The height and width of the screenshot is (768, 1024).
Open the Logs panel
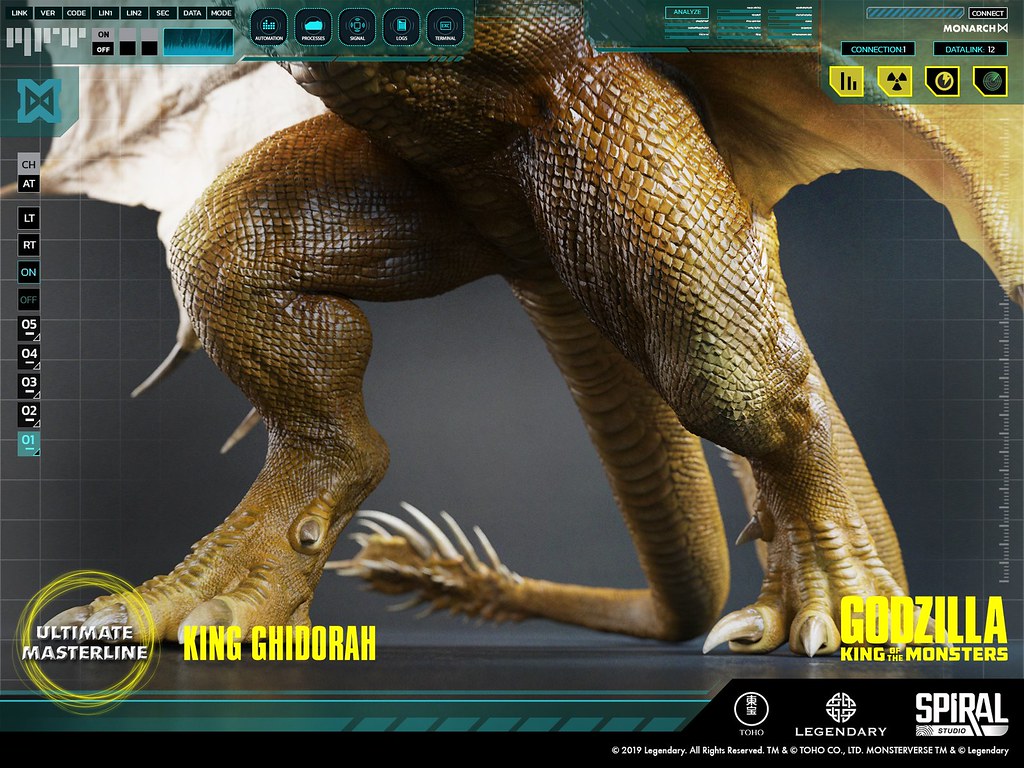(401, 25)
